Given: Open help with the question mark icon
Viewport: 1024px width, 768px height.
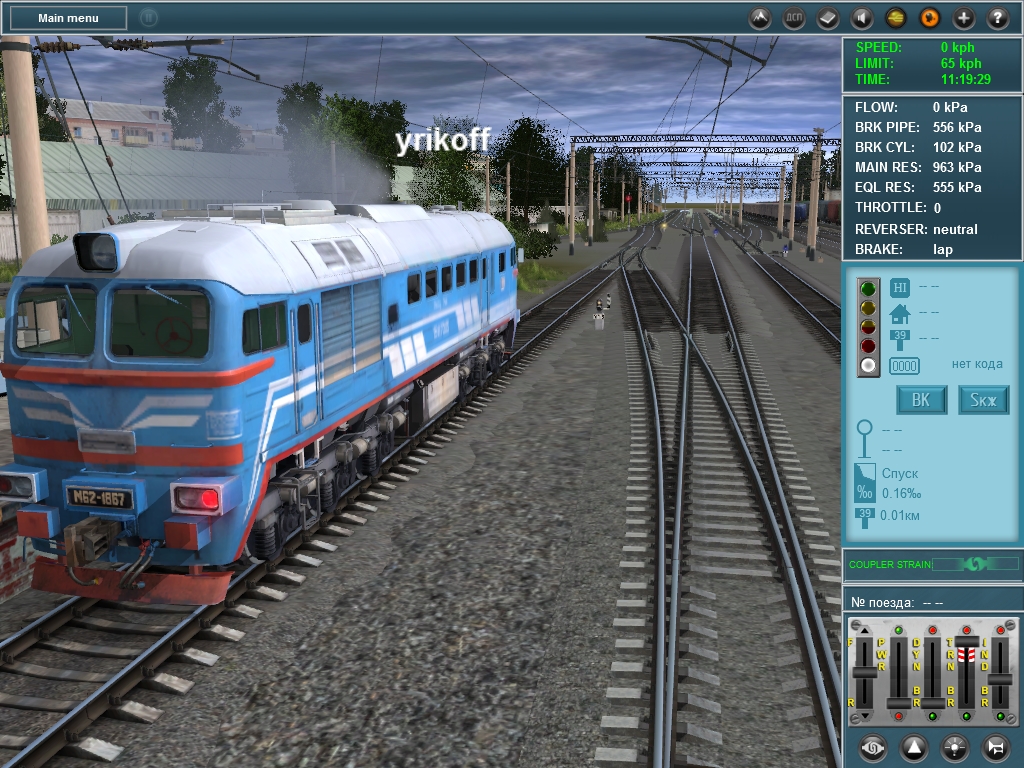Looking at the screenshot, I should (x=998, y=18).
